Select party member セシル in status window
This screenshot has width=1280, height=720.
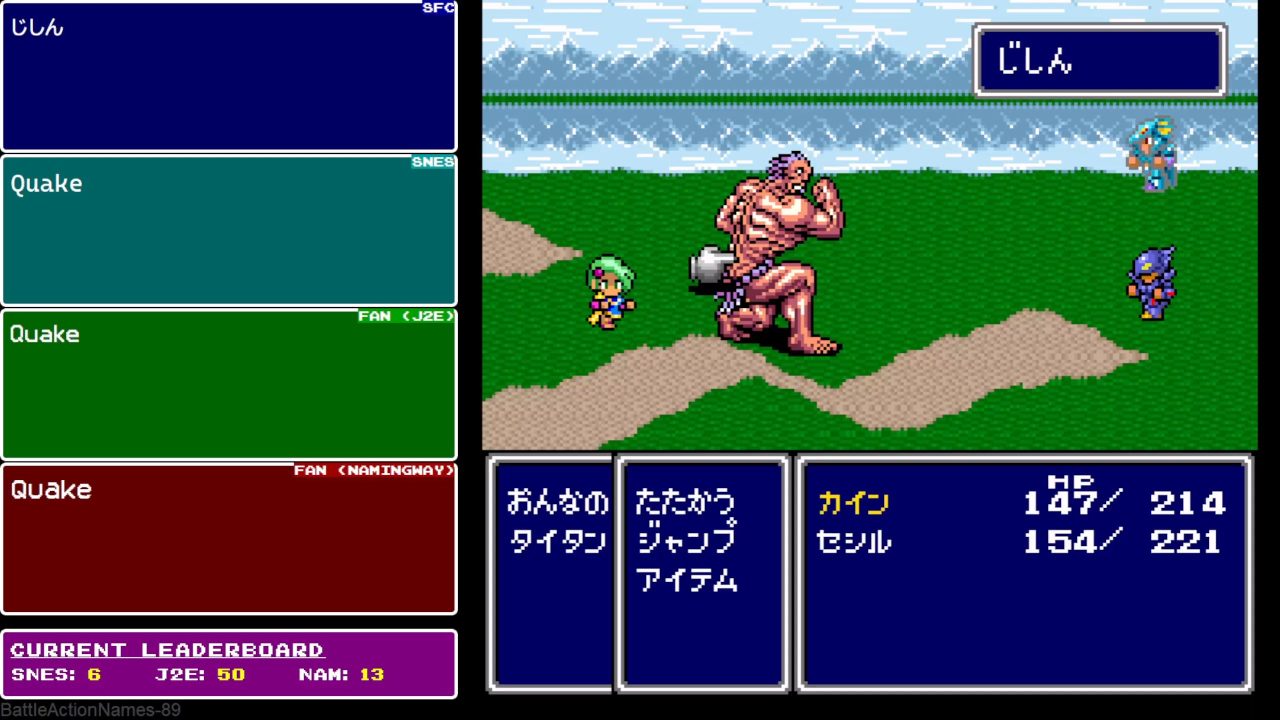coord(853,541)
